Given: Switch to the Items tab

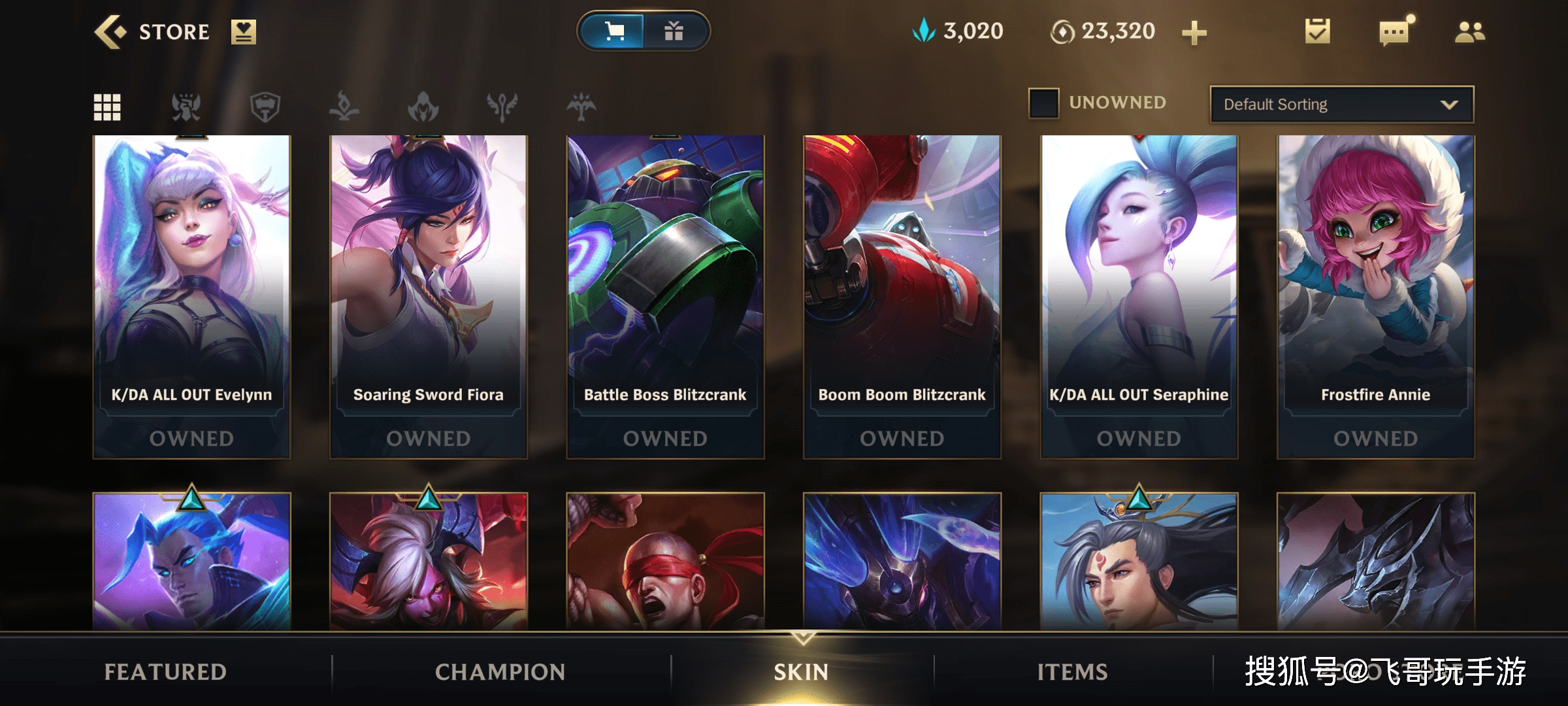Looking at the screenshot, I should coord(1072,671).
